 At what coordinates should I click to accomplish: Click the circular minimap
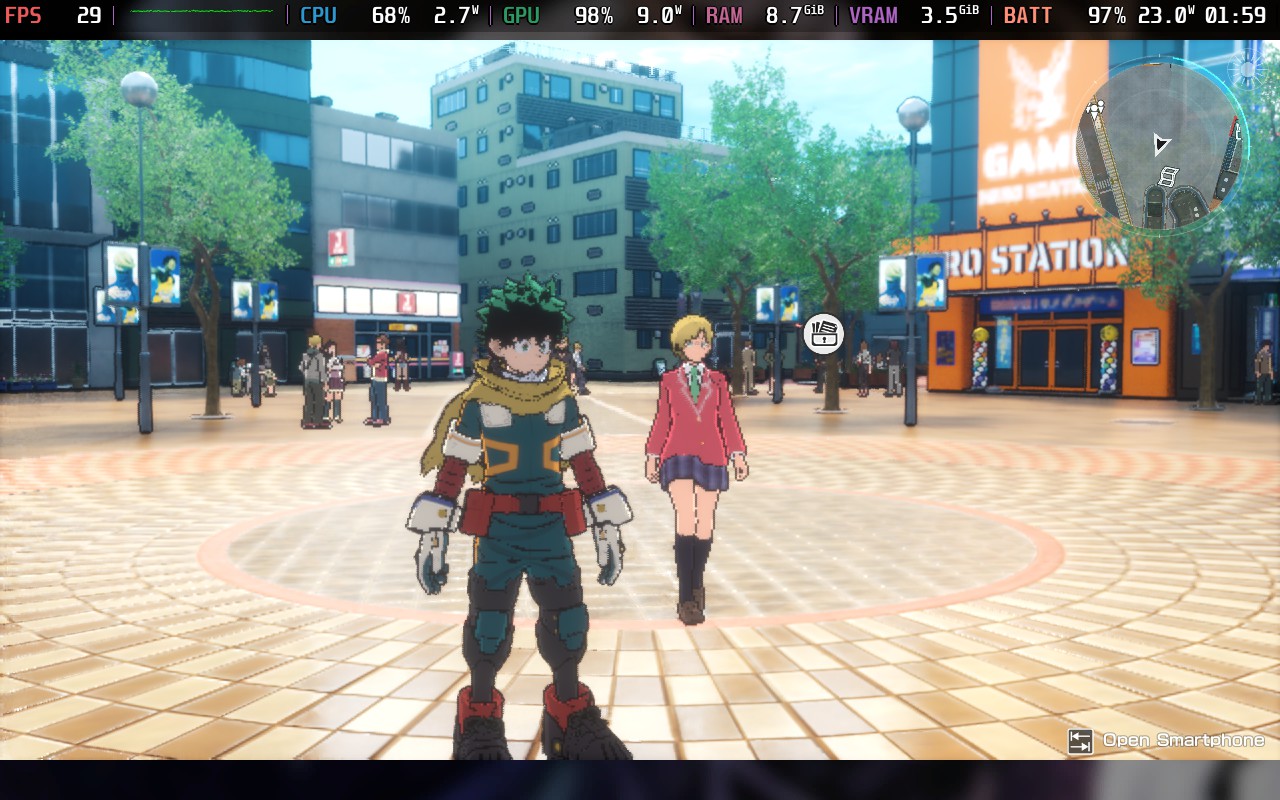[x=1160, y=146]
